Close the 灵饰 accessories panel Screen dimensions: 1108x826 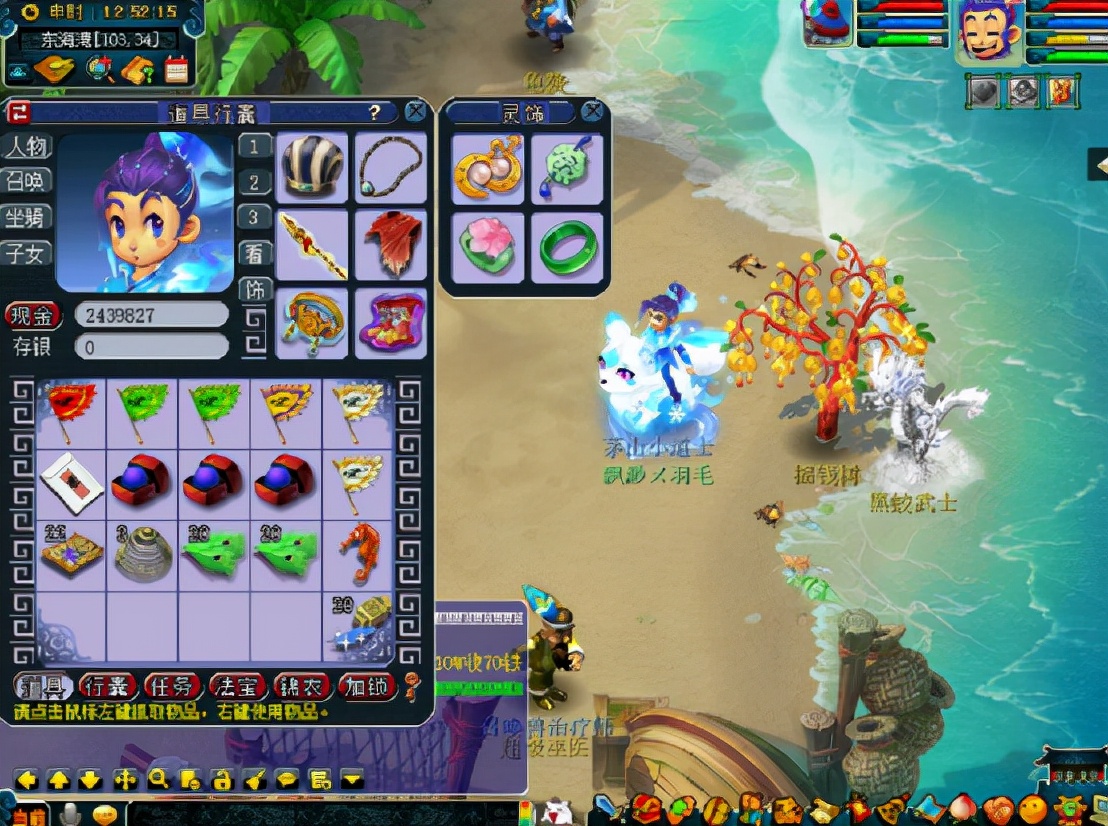(592, 111)
